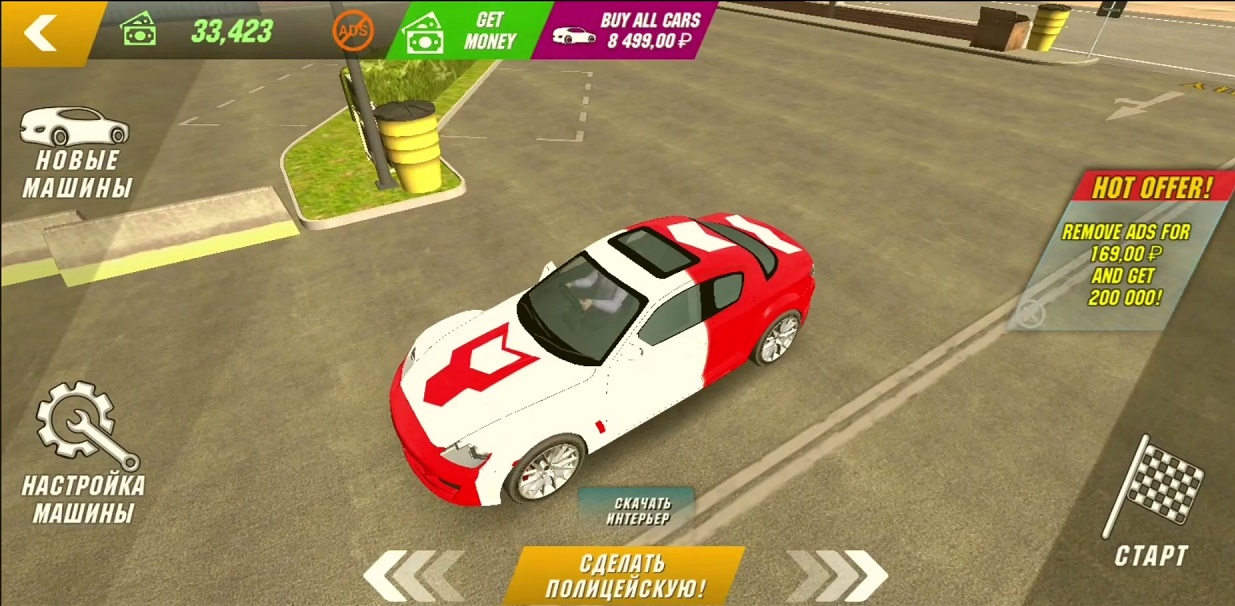Open Настройка Машины tuning menu
1235x606 pixels.
(x=81, y=455)
